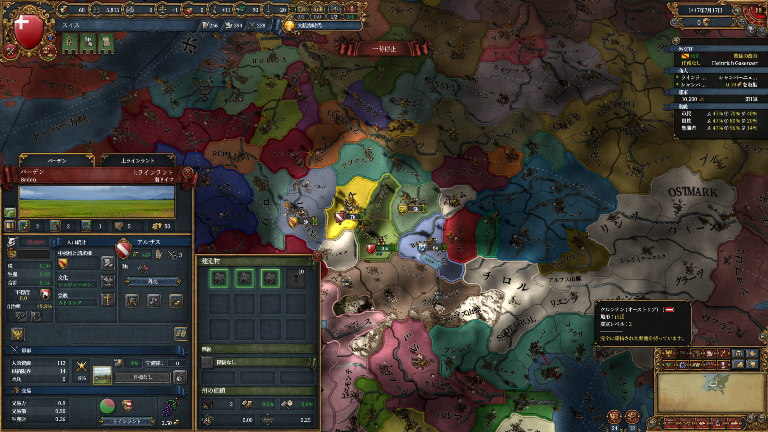Select the locked building slot
Image resolution: width=768 pixels, height=432 pixels.
[x=296, y=279]
